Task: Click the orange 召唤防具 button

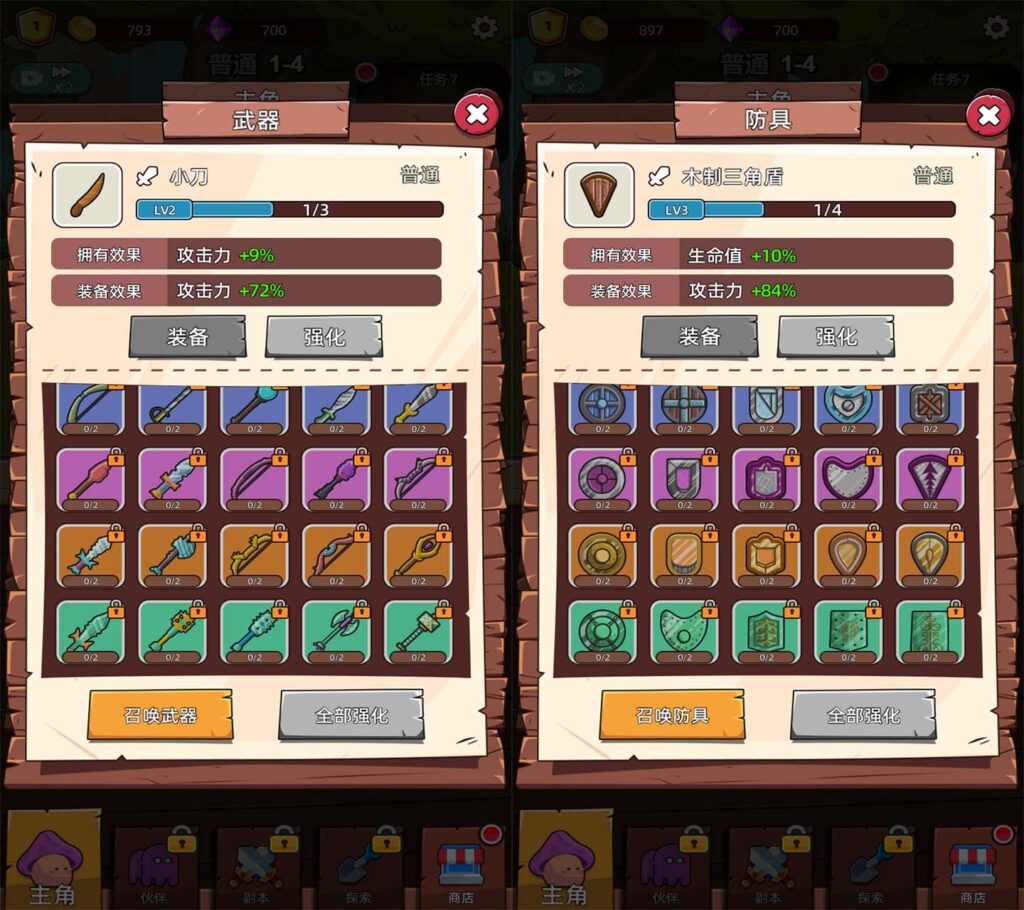Action: pyautogui.click(x=672, y=715)
